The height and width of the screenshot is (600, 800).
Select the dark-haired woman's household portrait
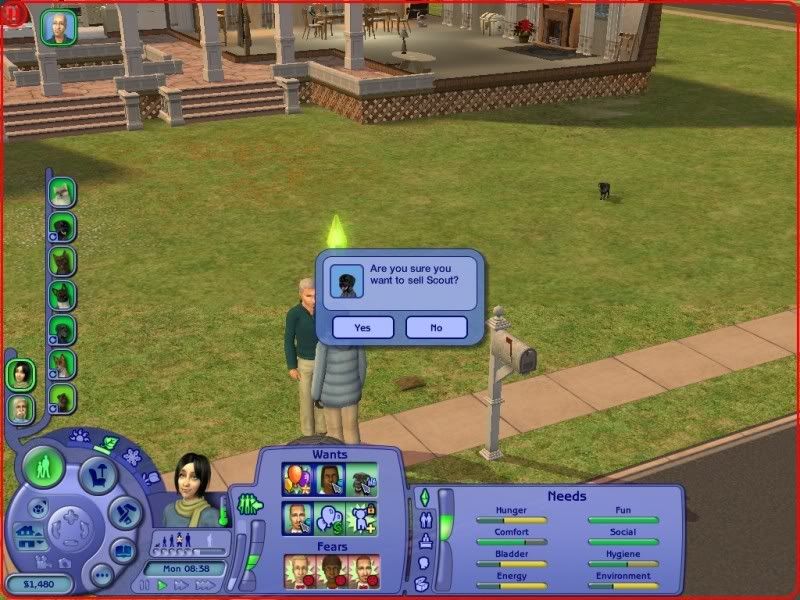(20, 374)
